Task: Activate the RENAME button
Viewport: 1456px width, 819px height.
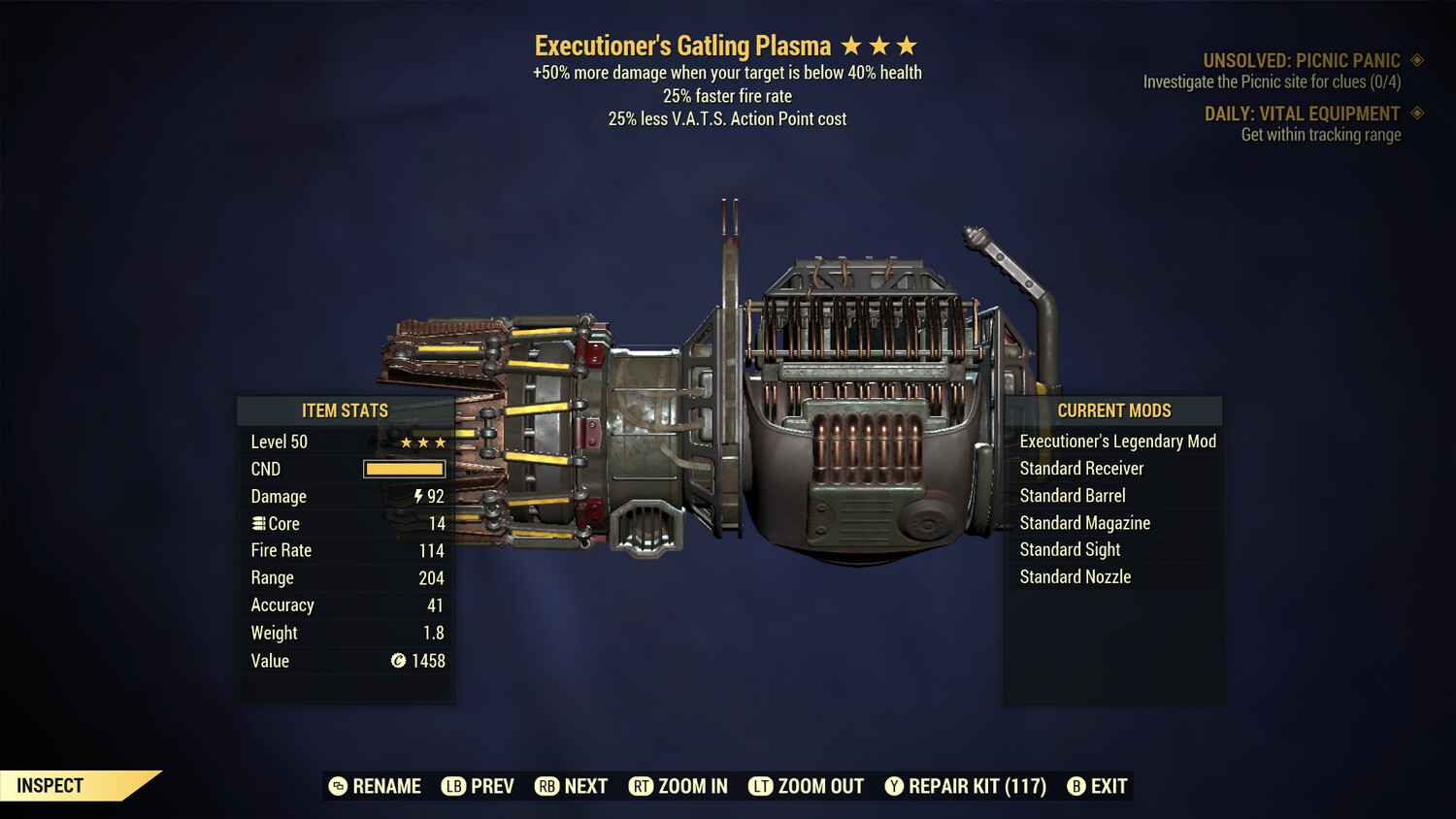Action: [378, 786]
